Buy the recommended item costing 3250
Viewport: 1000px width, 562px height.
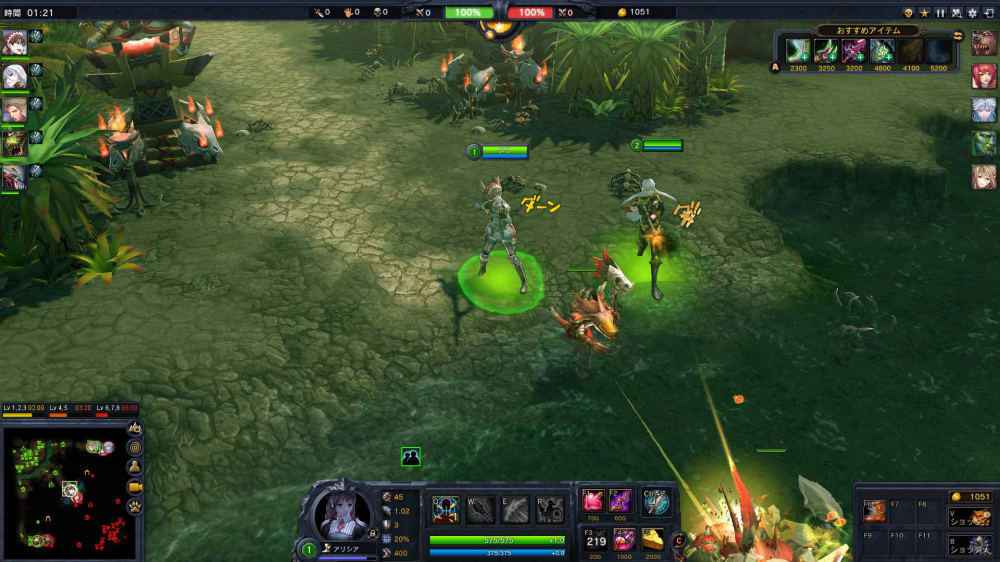pos(826,50)
